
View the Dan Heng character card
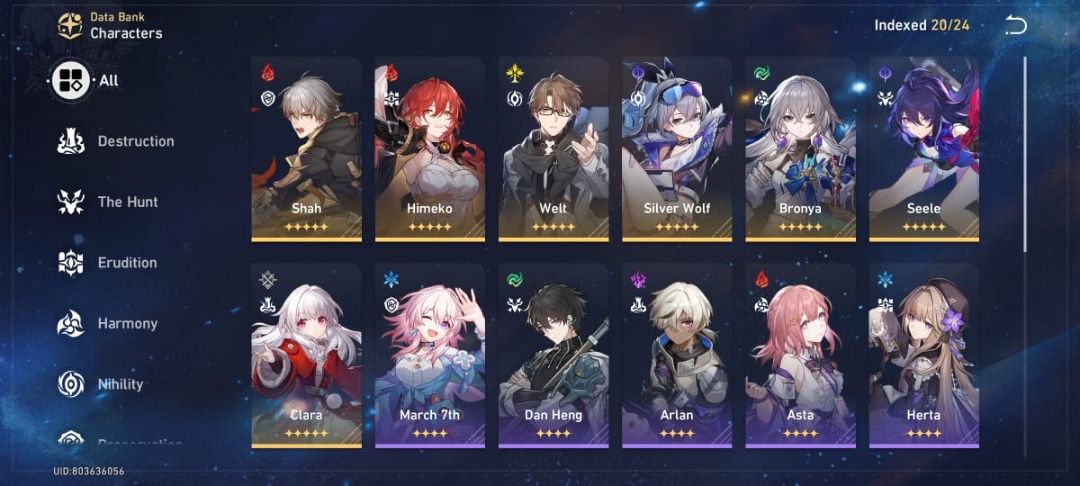click(553, 355)
